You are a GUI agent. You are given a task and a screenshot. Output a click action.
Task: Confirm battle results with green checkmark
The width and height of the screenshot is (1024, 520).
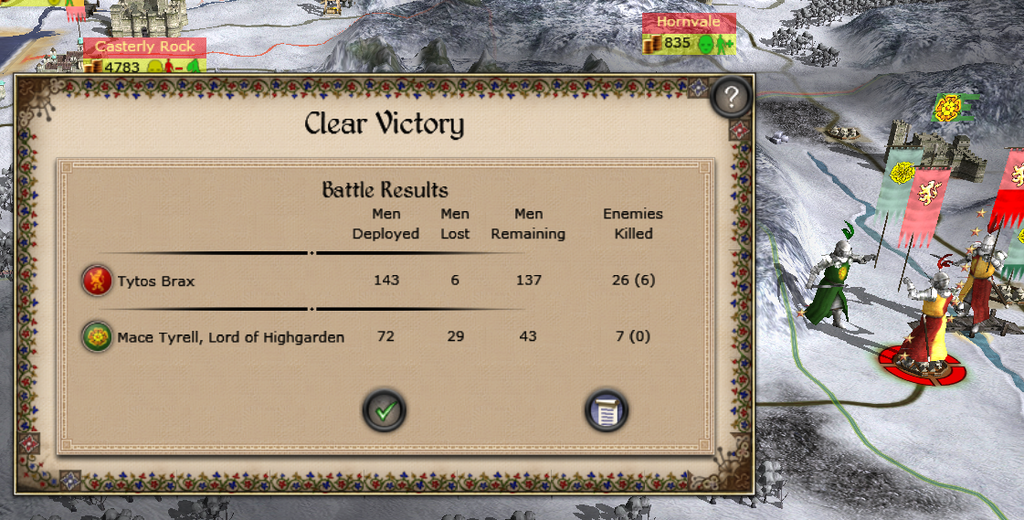pos(384,410)
